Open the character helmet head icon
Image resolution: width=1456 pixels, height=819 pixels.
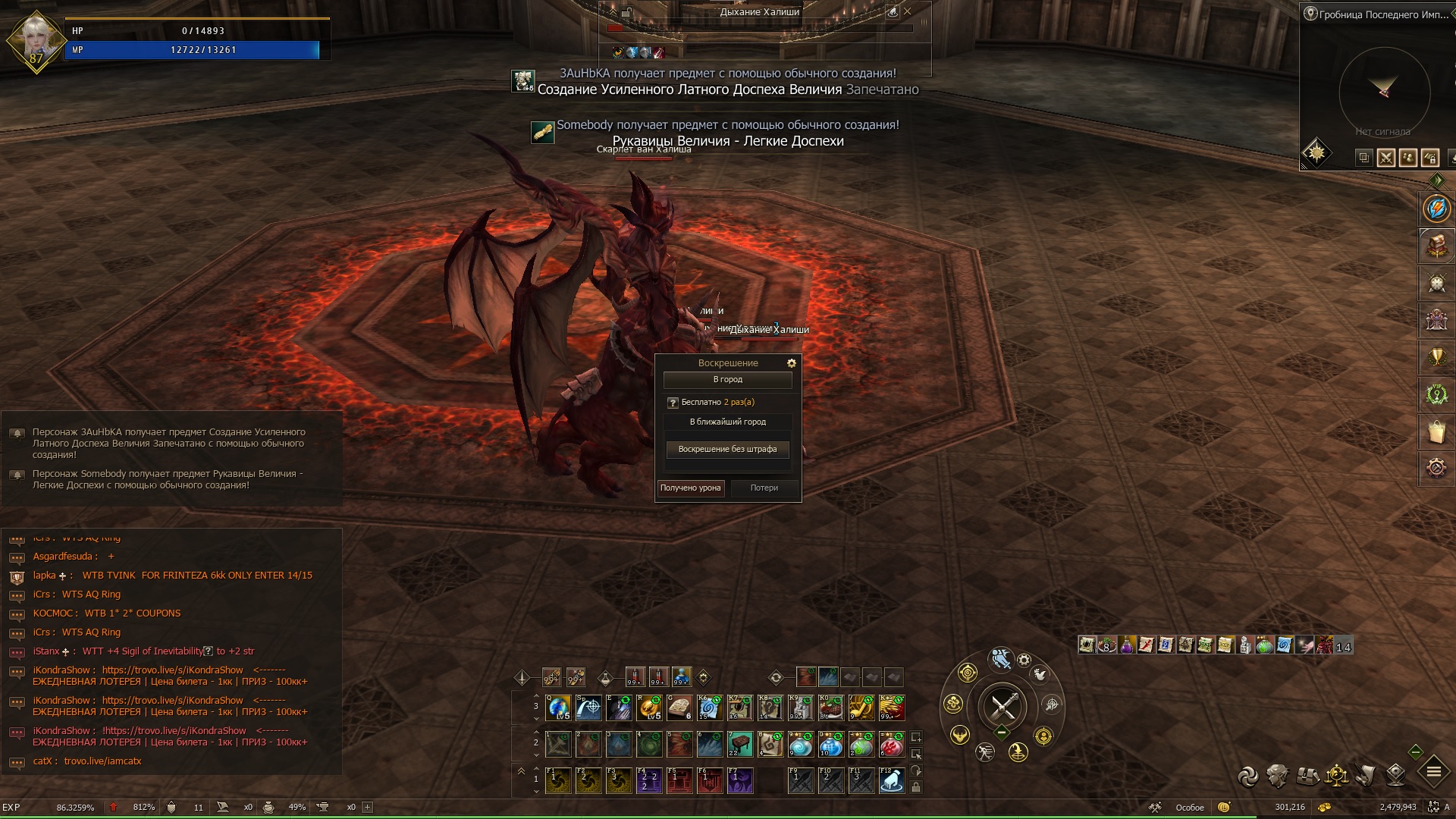point(1277,776)
